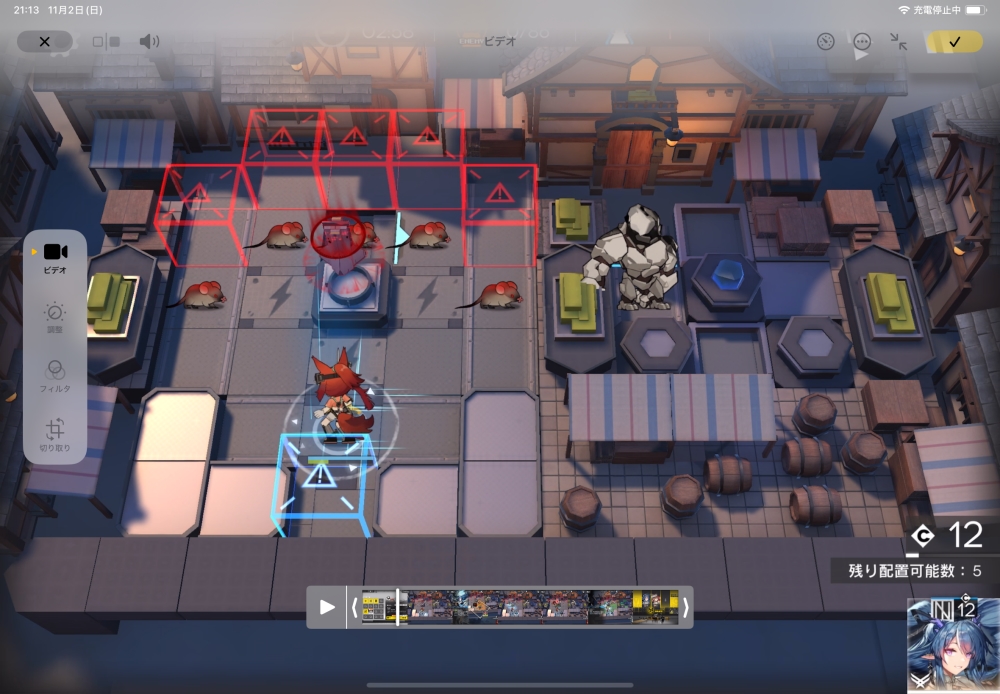Switch to the ビデオ editing tab
Image resolution: width=1000 pixels, height=694 pixels.
(55, 257)
